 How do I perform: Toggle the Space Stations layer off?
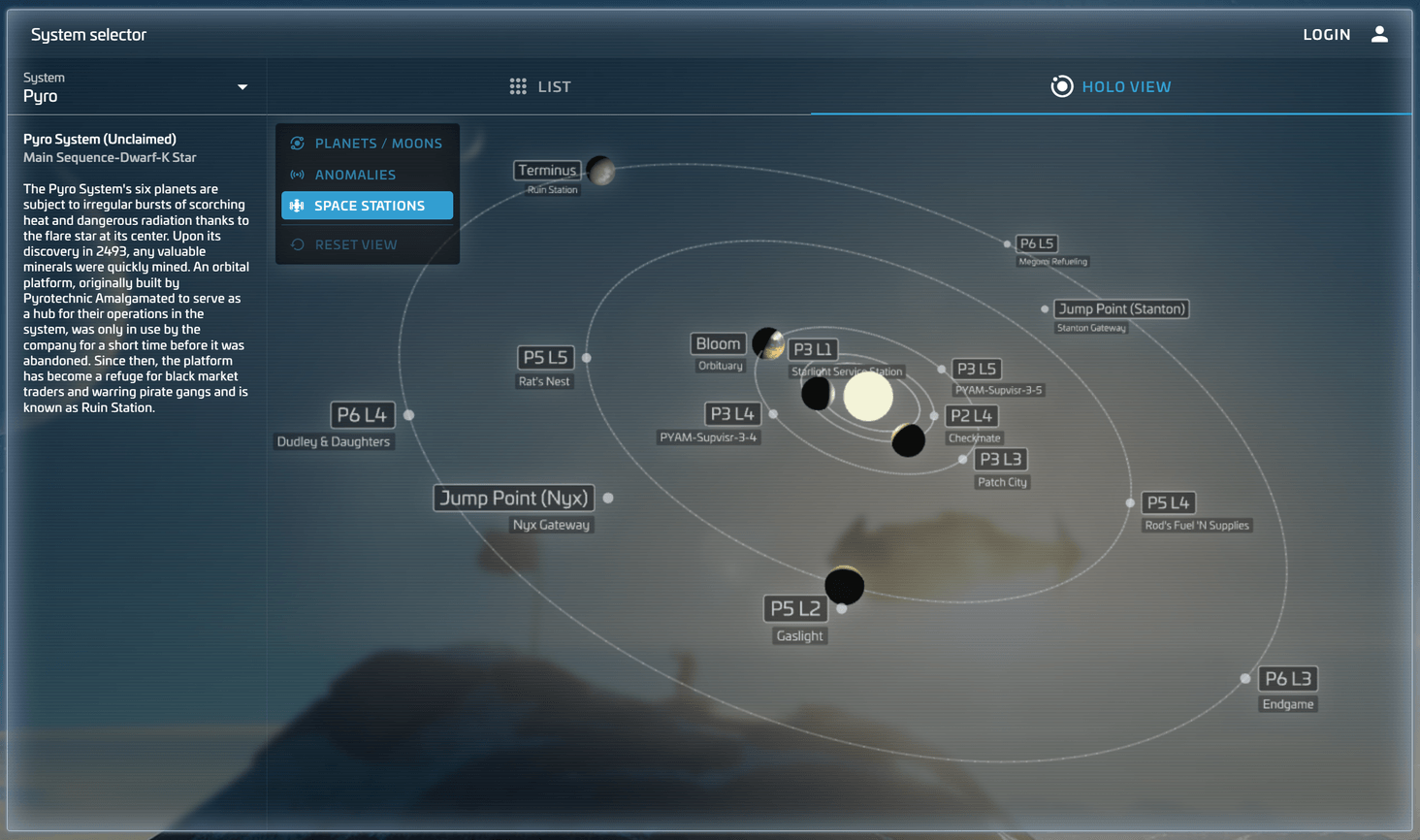coord(367,205)
